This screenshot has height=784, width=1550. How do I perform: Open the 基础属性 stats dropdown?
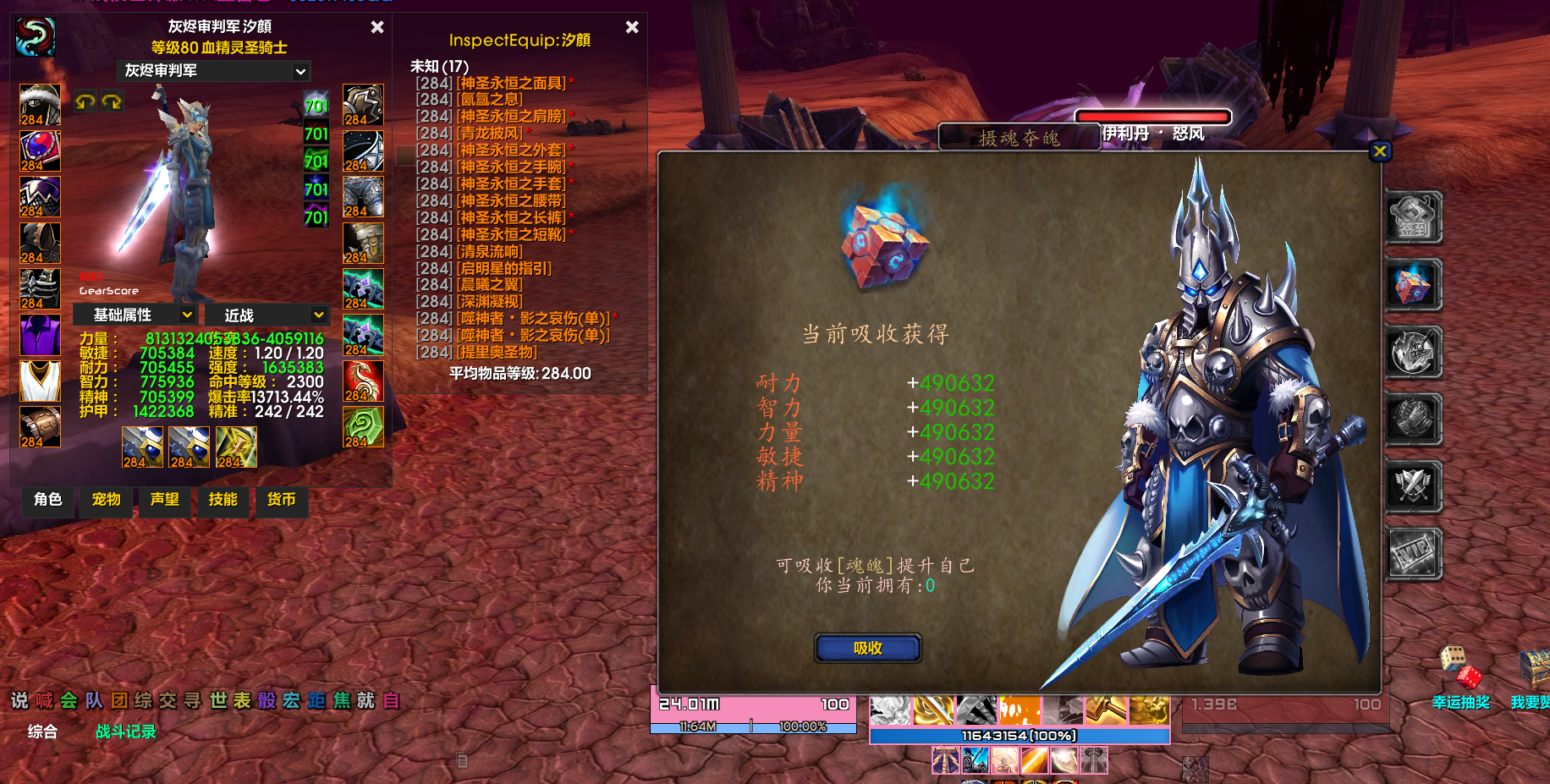click(137, 314)
